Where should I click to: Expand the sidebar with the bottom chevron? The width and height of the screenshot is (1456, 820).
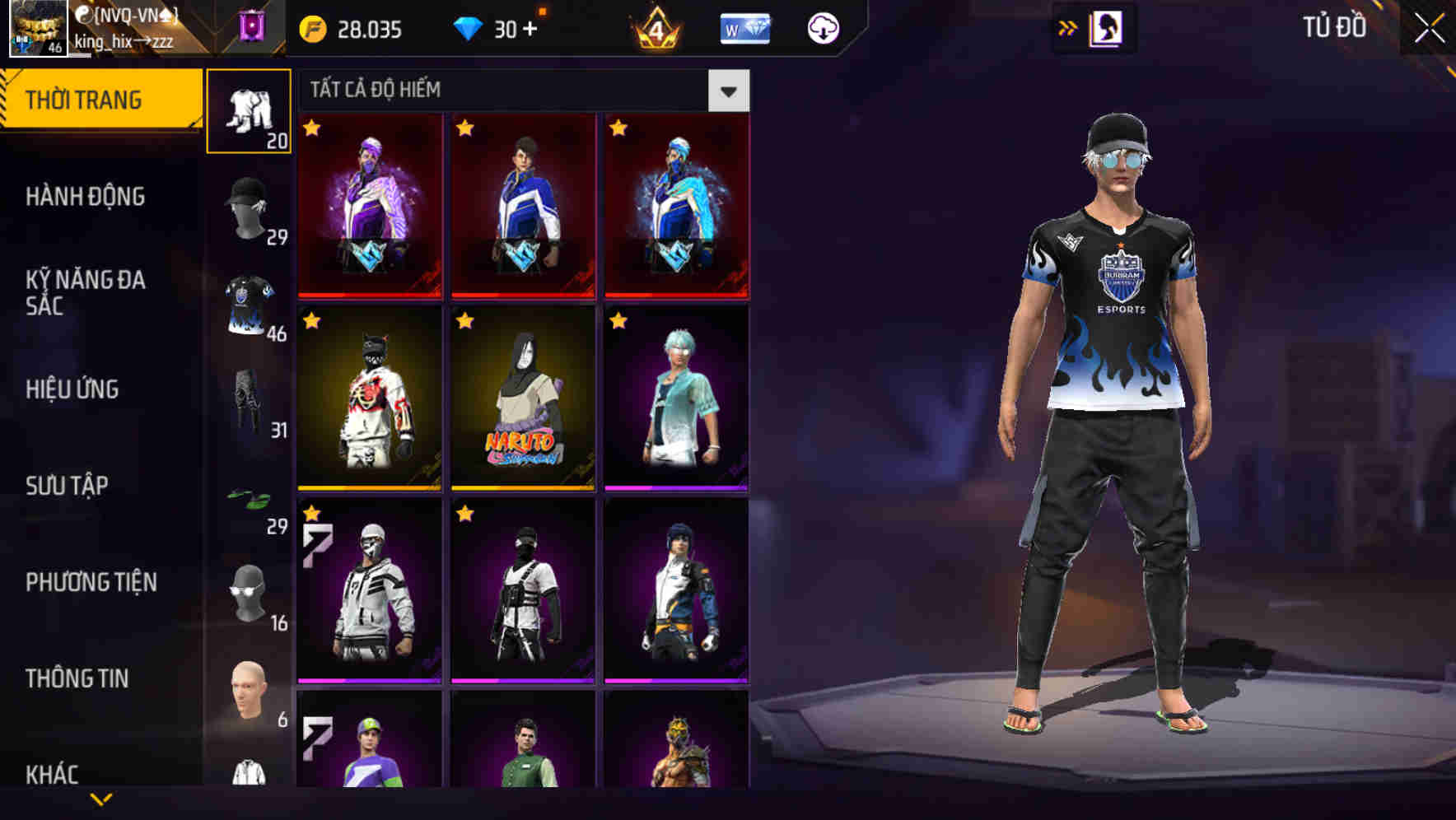pos(99,799)
